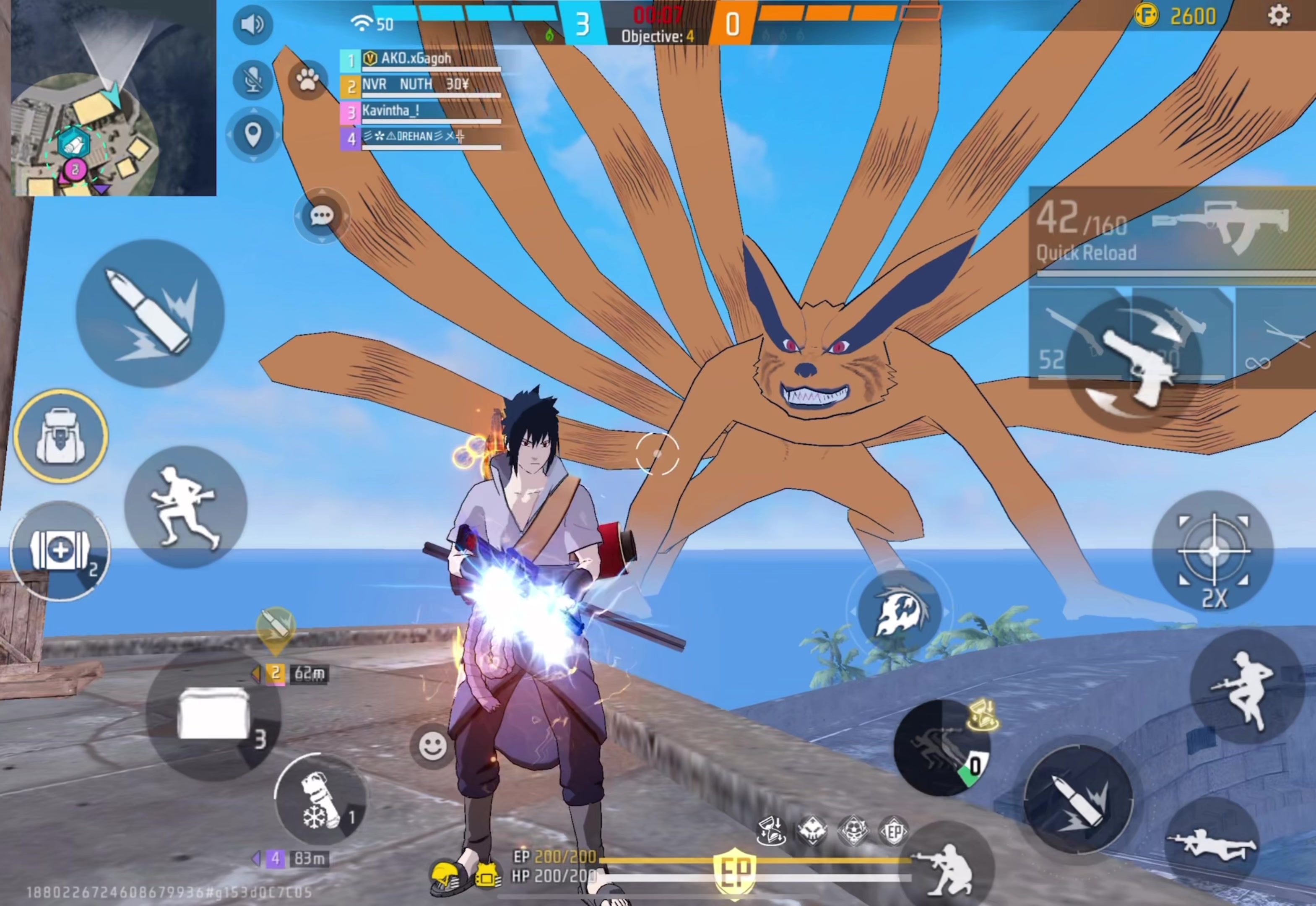Image resolution: width=1316 pixels, height=906 pixels.
Task: Tap the map pin marker button
Action: coord(252,135)
